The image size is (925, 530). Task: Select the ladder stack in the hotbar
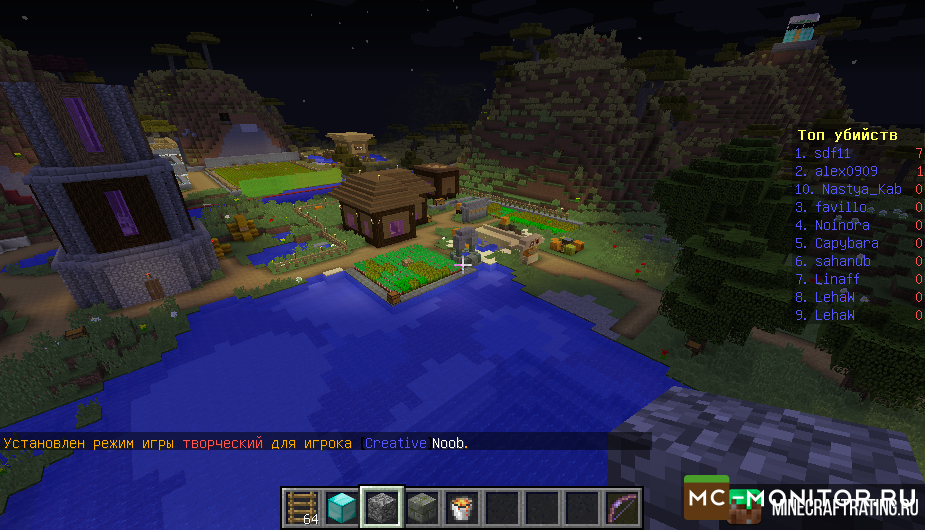pos(301,508)
